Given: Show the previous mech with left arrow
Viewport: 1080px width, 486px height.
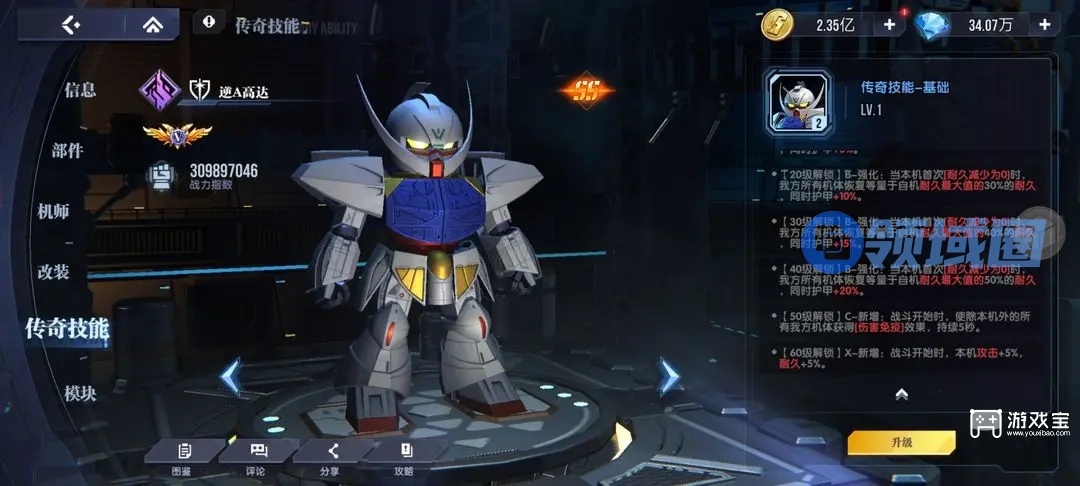Looking at the screenshot, I should [231, 377].
